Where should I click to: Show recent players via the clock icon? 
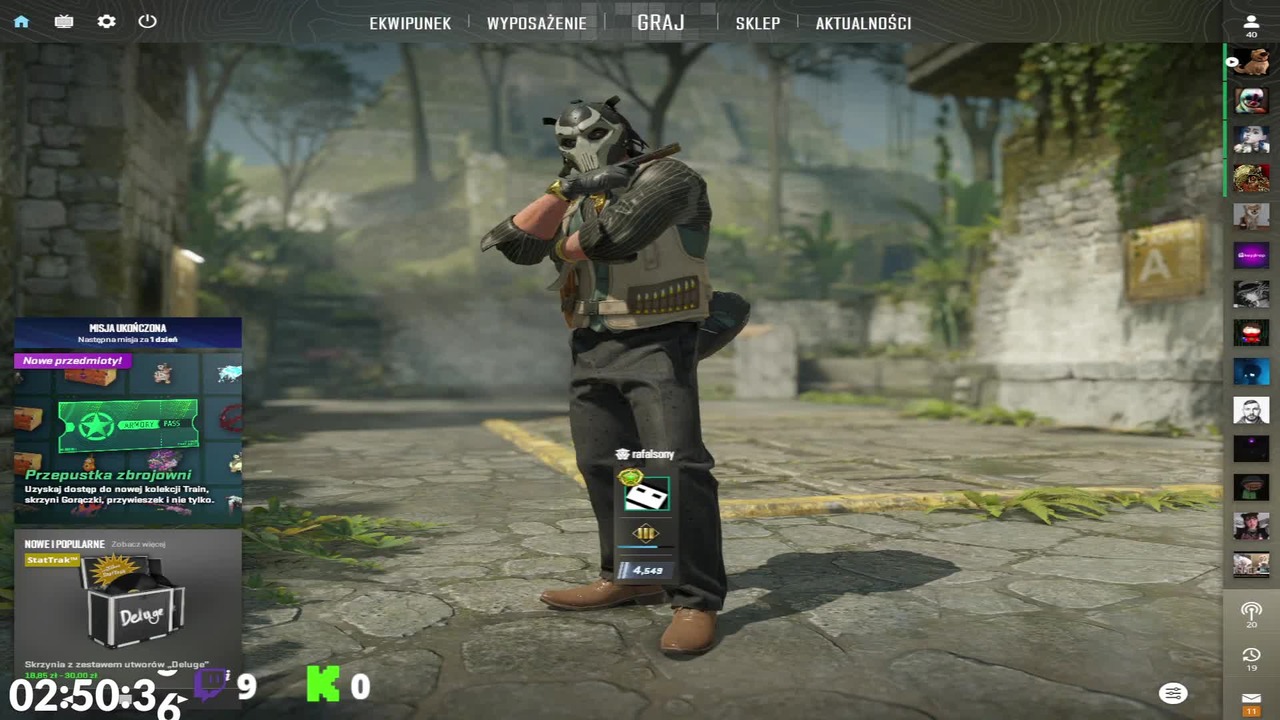tap(1251, 656)
